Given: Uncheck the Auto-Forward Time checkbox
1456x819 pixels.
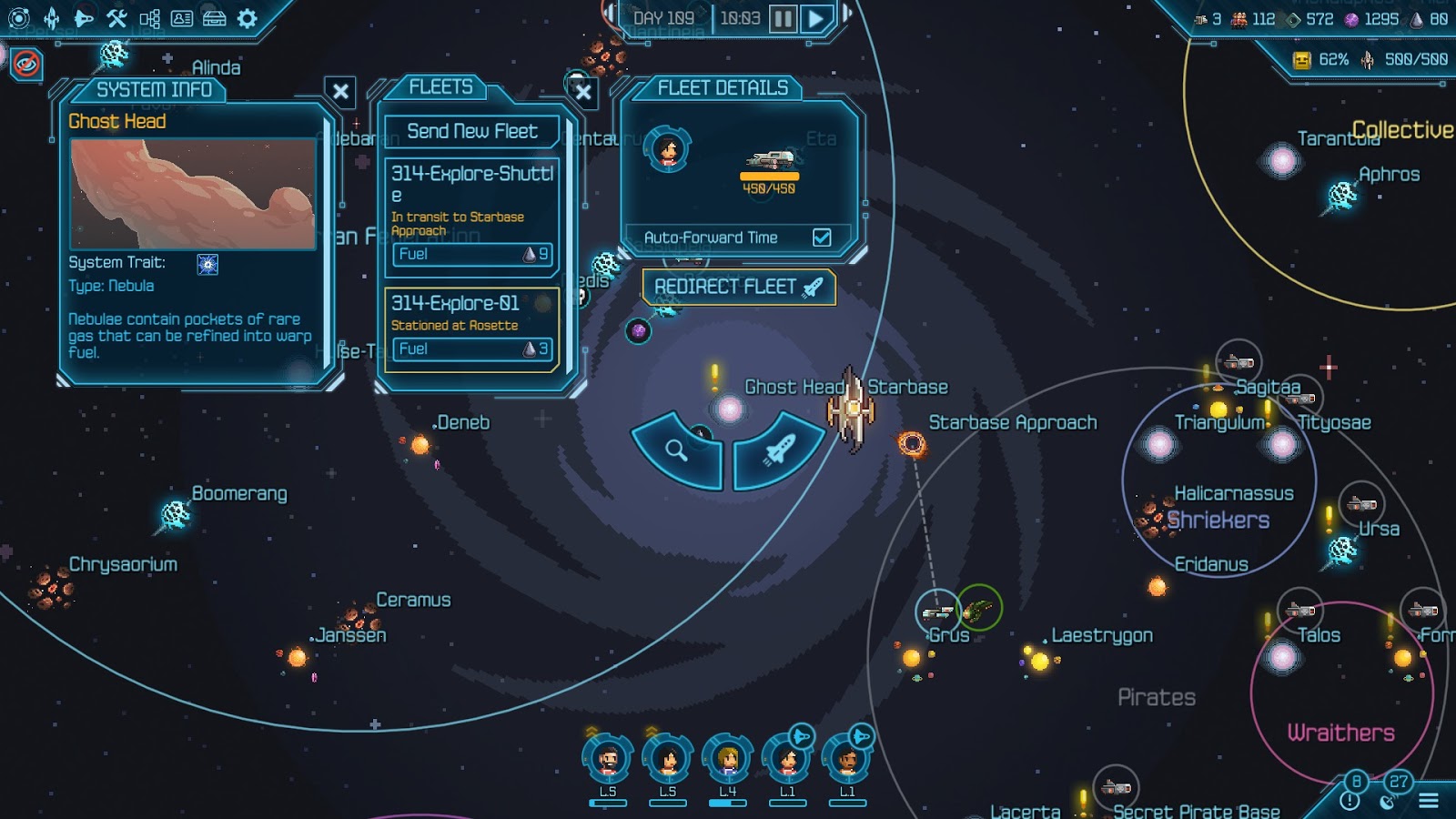Looking at the screenshot, I should (x=824, y=238).
